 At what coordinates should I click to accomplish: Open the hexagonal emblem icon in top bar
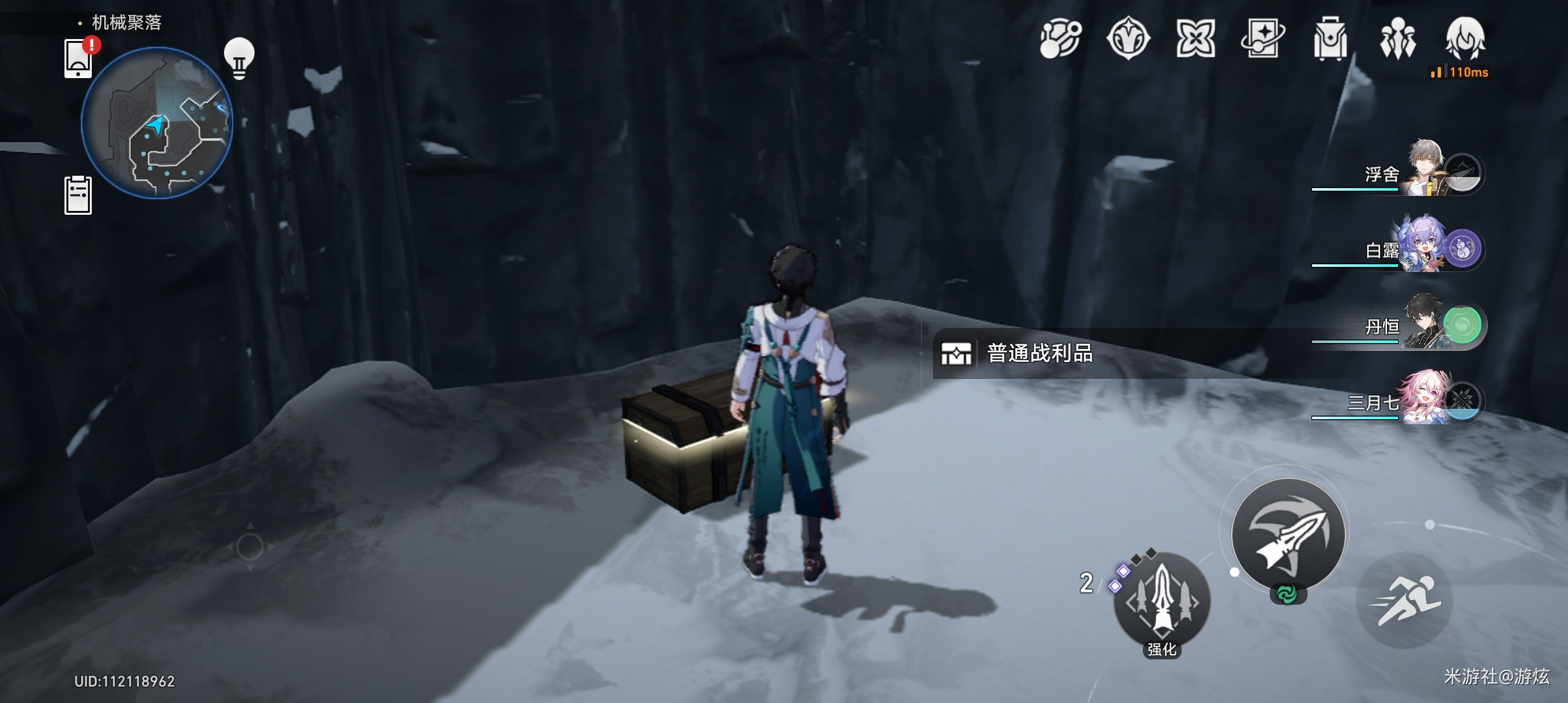point(1128,39)
